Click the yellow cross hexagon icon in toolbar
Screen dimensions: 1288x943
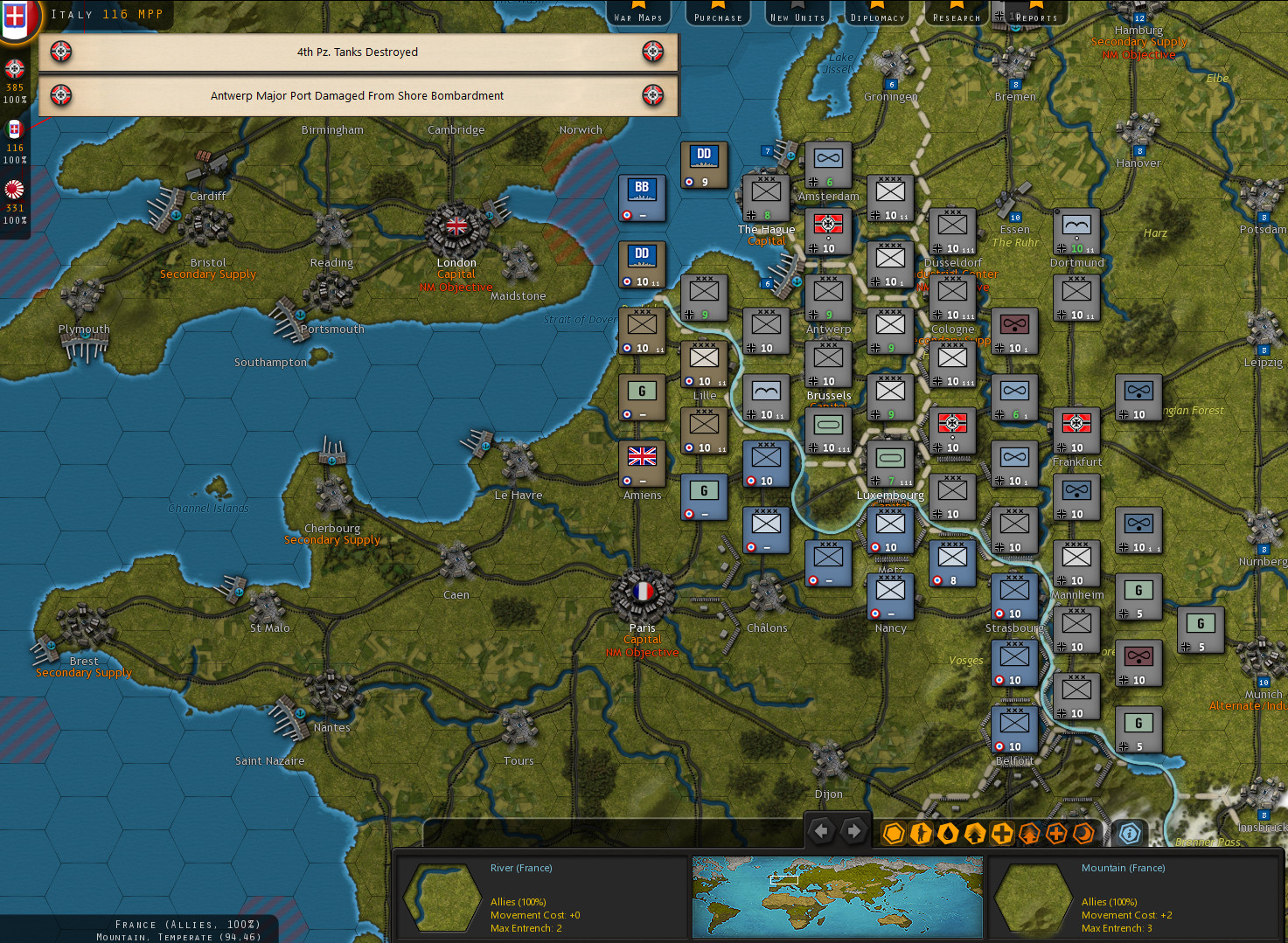pyautogui.click(x=1003, y=834)
